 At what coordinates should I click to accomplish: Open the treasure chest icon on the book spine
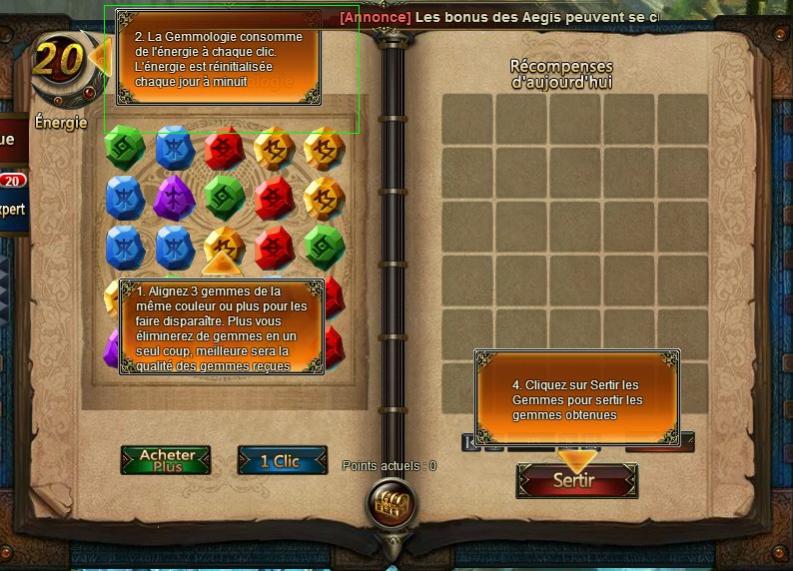pyautogui.click(x=389, y=501)
